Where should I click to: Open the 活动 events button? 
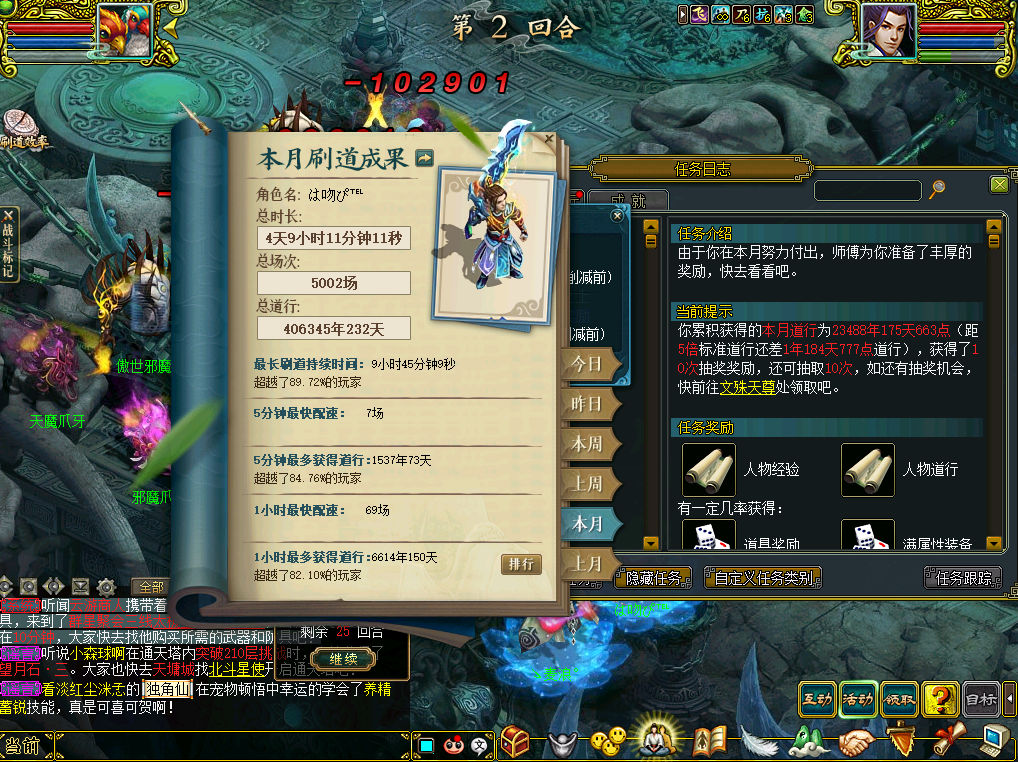point(858,700)
